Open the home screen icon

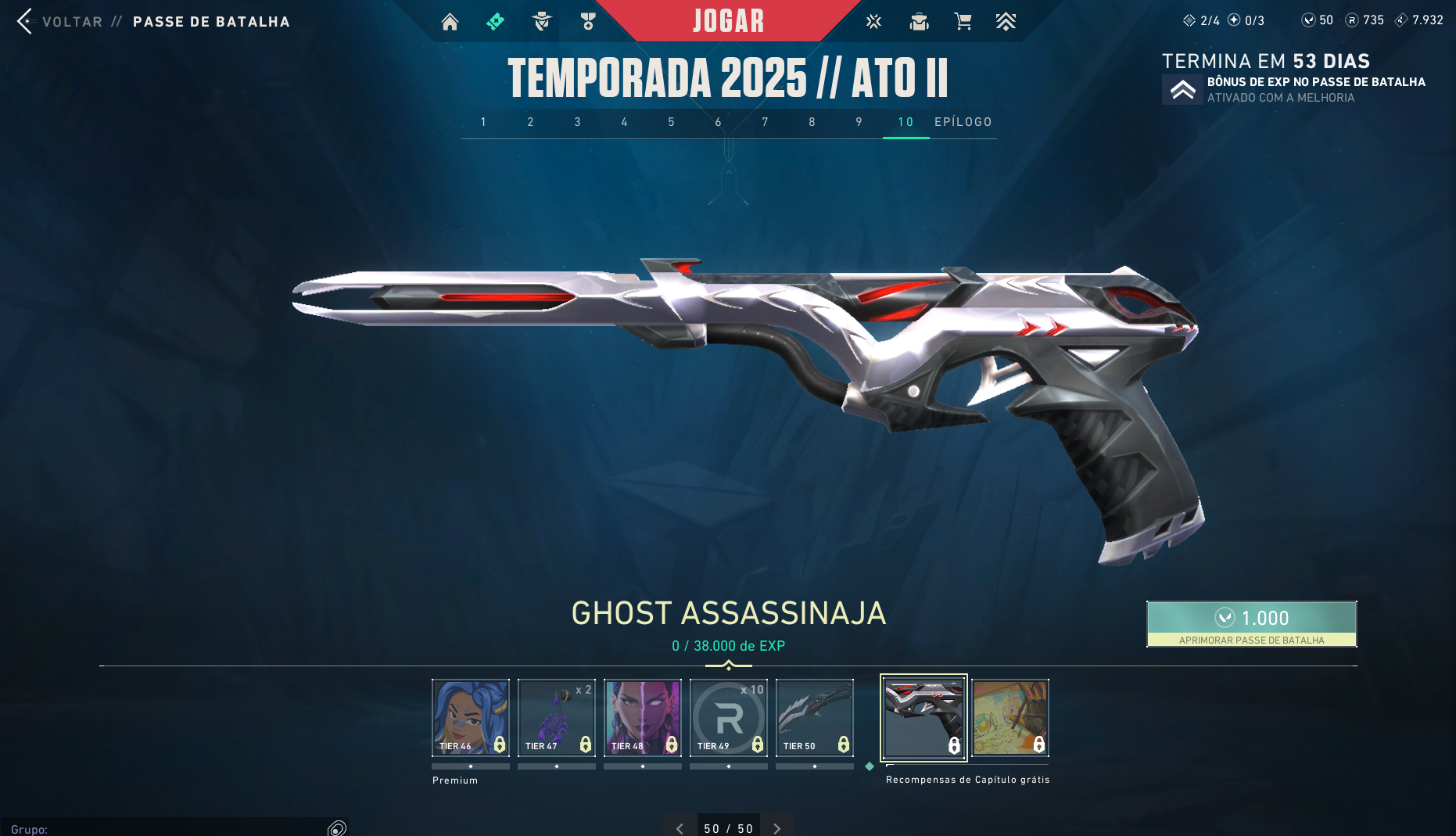coord(450,22)
